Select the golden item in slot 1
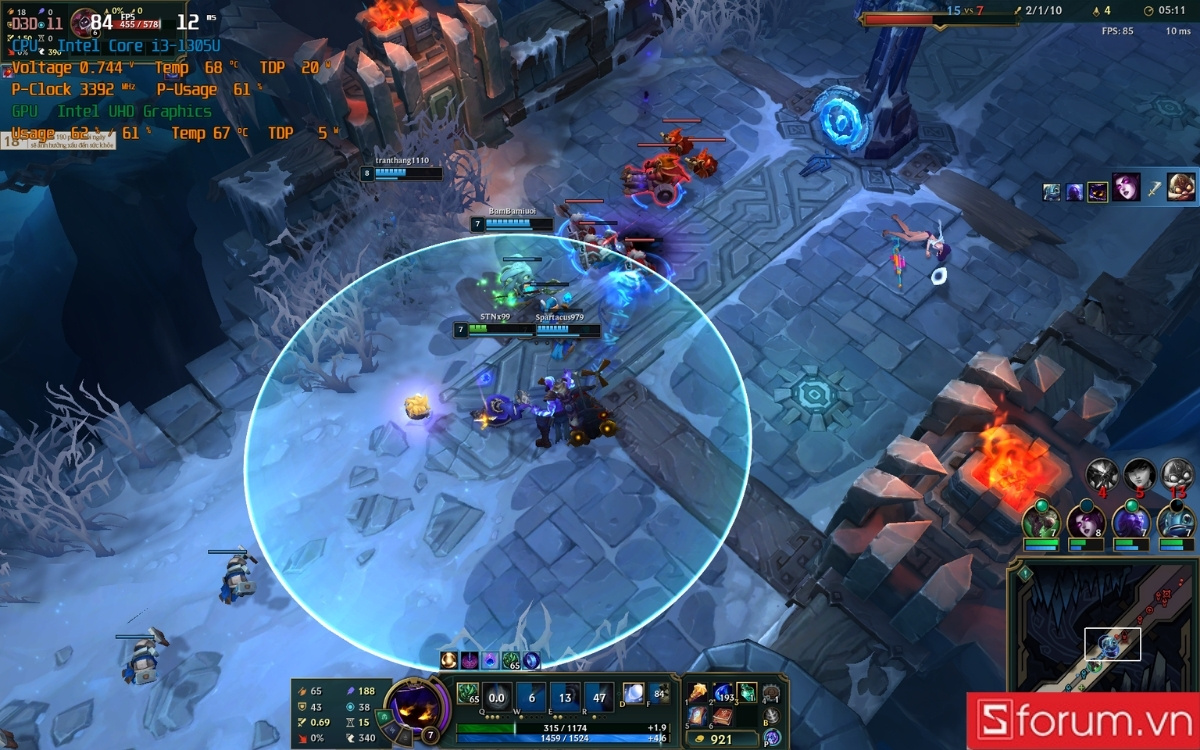Image resolution: width=1200 pixels, height=750 pixels. [x=696, y=693]
